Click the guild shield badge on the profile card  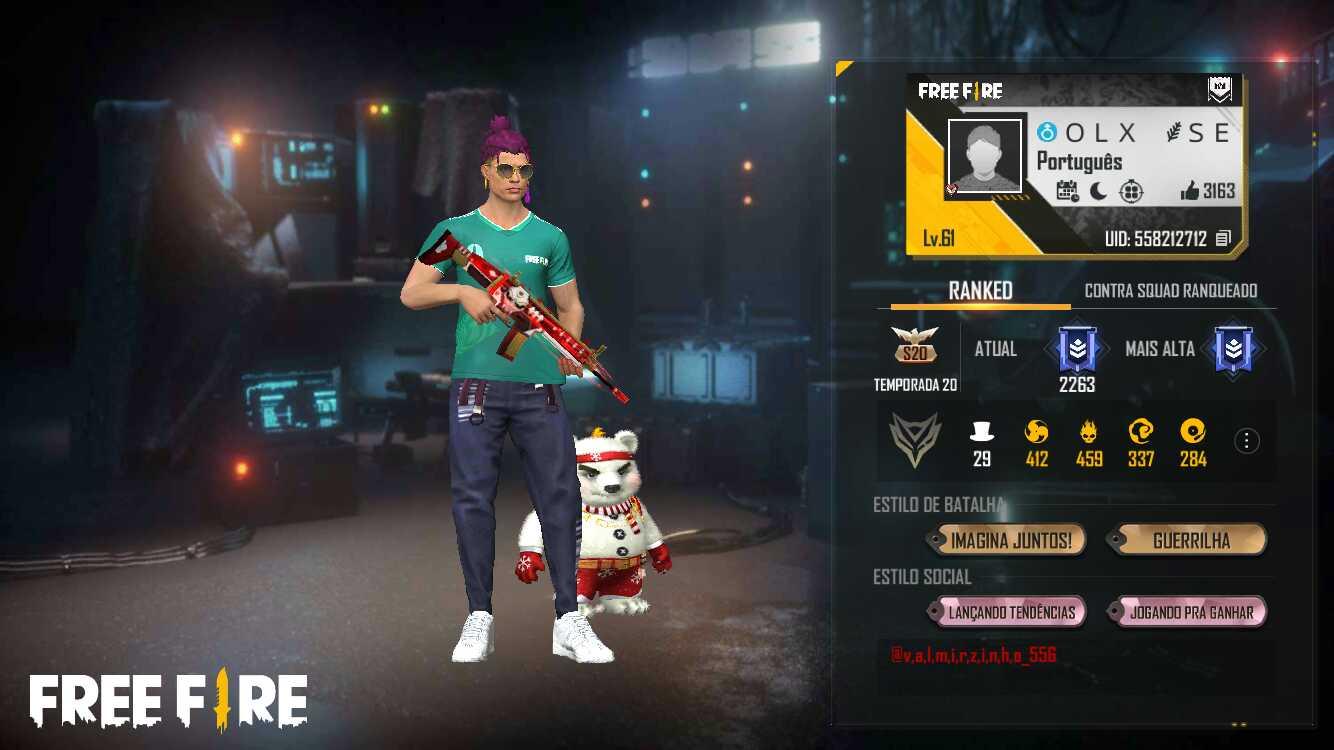point(1219,91)
